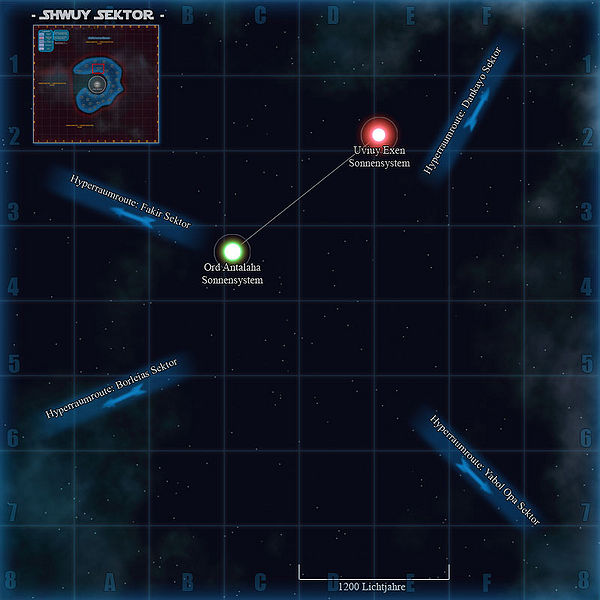Select the red Uviuy Exen system marker
Viewport: 600px width, 600px height.
[378, 133]
